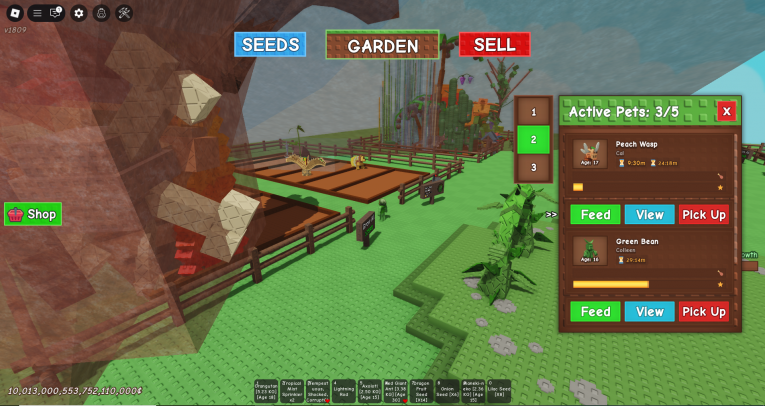765x406 pixels.
Task: Pick up the Green Bean pet
Action: (x=704, y=312)
